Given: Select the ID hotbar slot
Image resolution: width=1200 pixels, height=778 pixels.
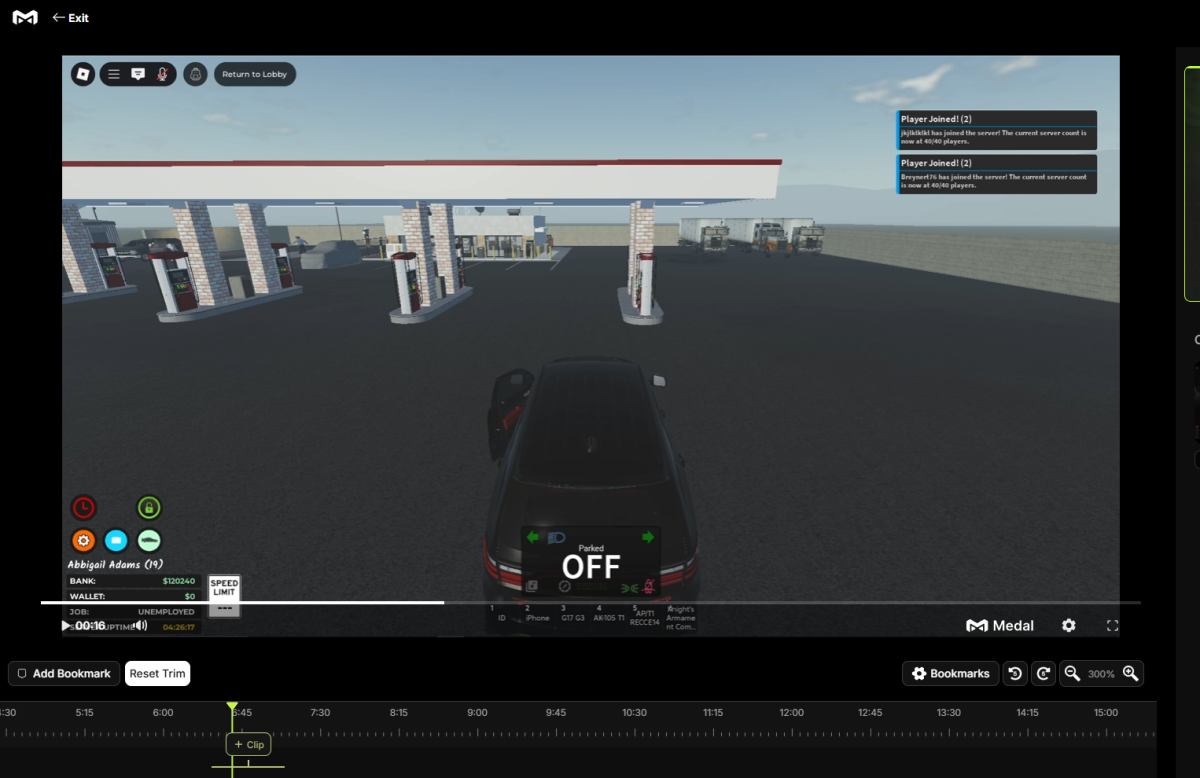Looking at the screenshot, I should 502,613.
